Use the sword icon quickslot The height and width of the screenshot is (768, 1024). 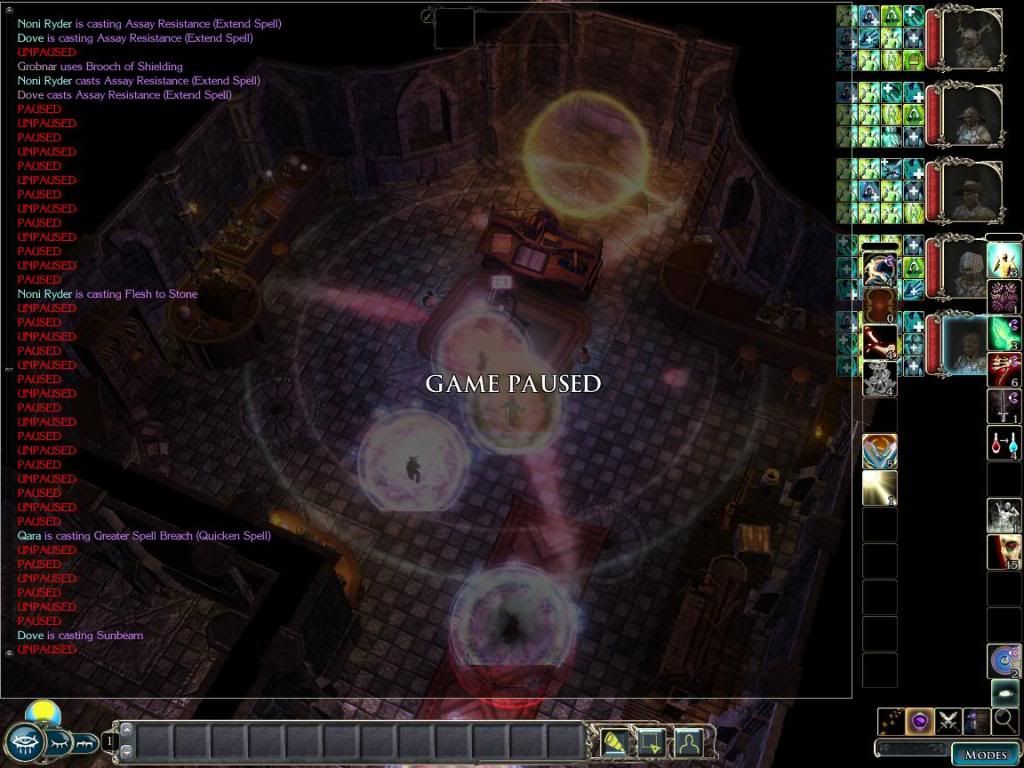click(1004, 406)
